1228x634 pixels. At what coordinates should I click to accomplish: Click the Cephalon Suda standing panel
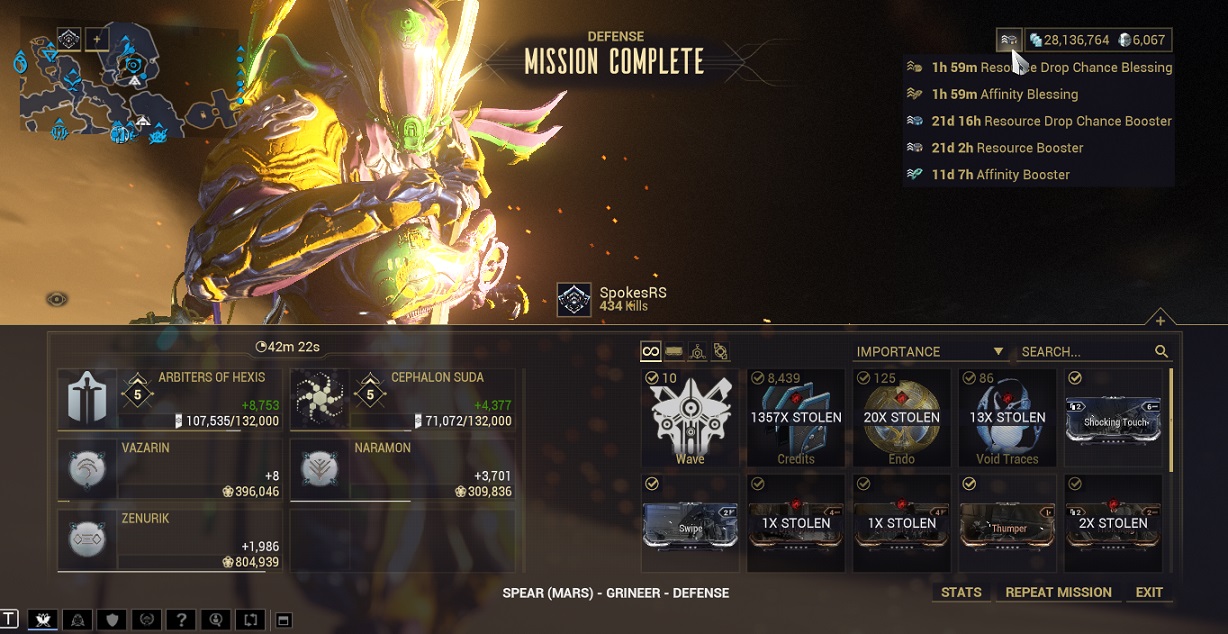[x=403, y=398]
